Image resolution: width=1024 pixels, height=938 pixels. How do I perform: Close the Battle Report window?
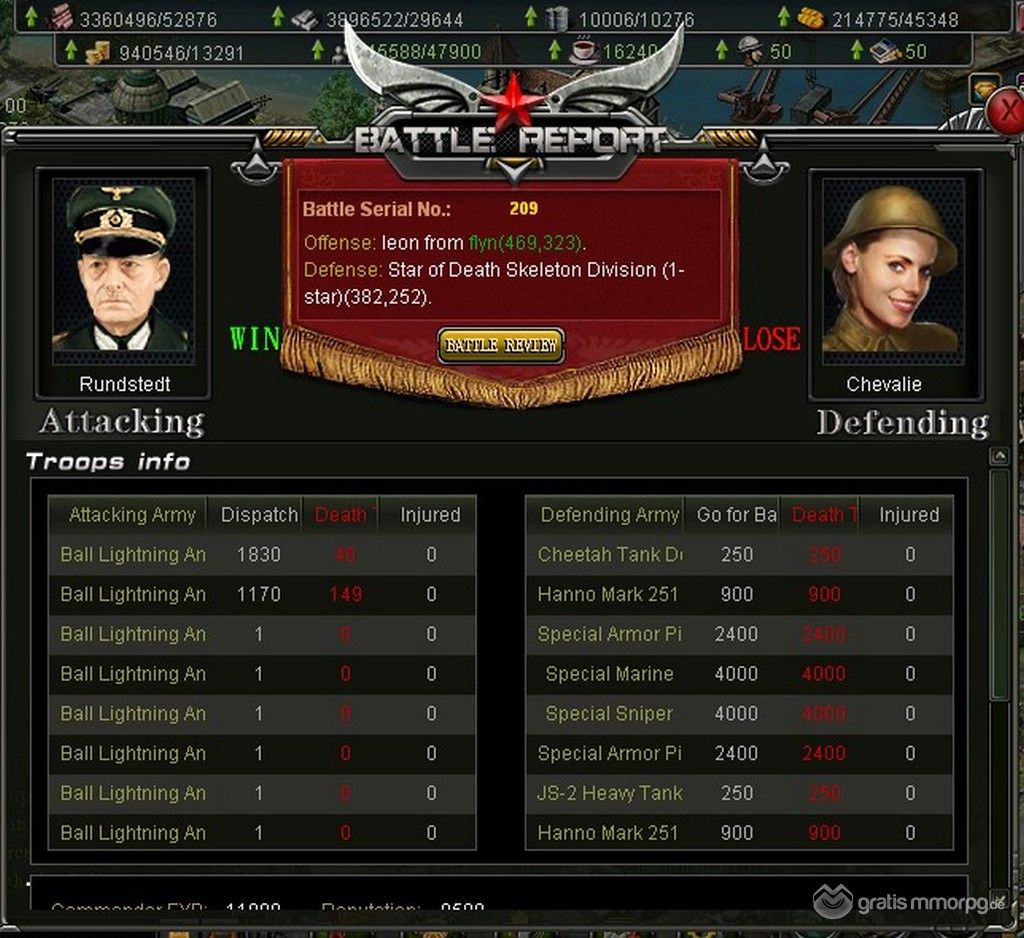1010,114
